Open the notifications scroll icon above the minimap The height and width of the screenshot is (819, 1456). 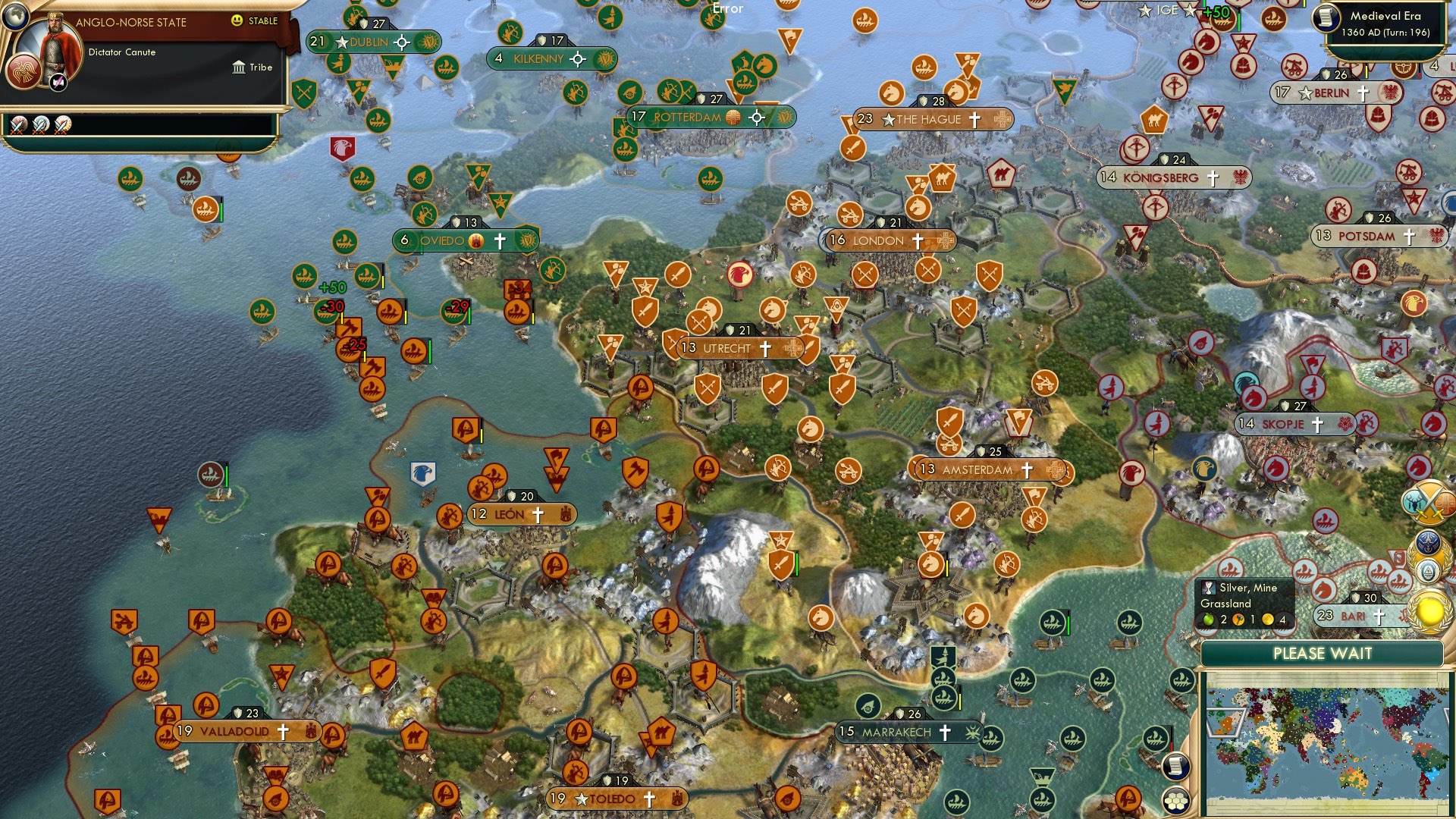coord(1175,765)
